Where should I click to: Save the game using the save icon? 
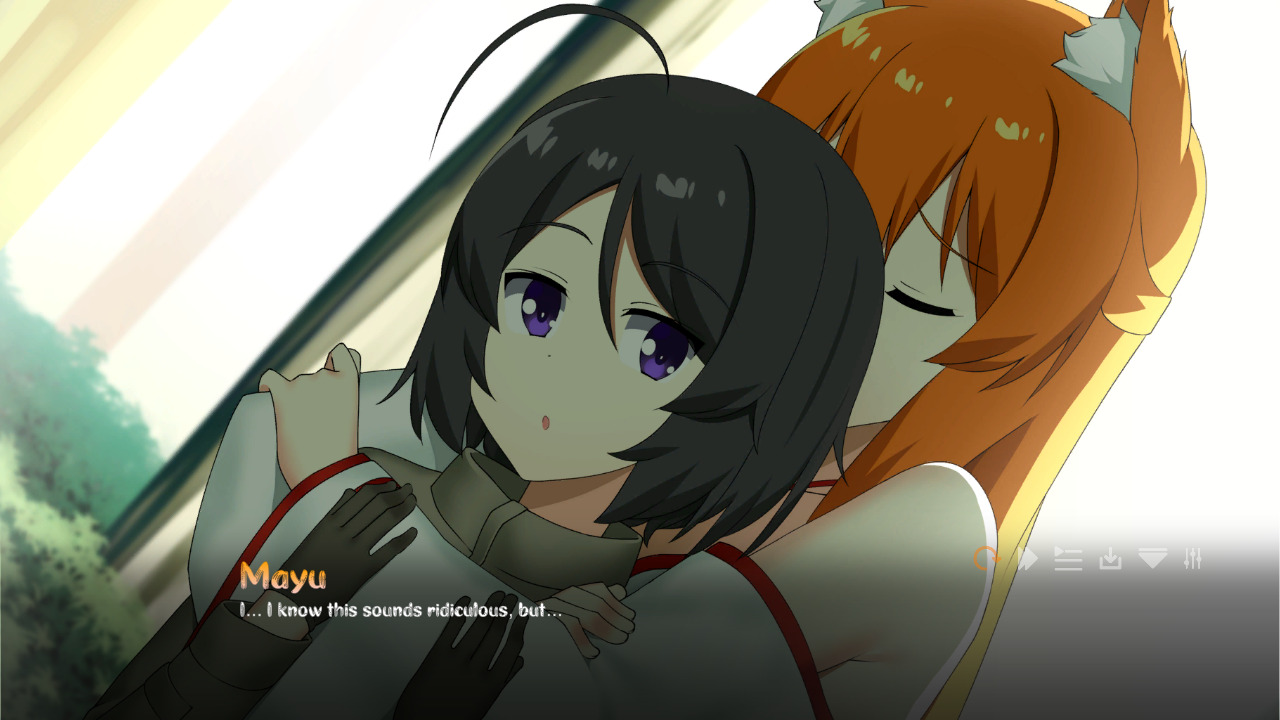click(1111, 560)
